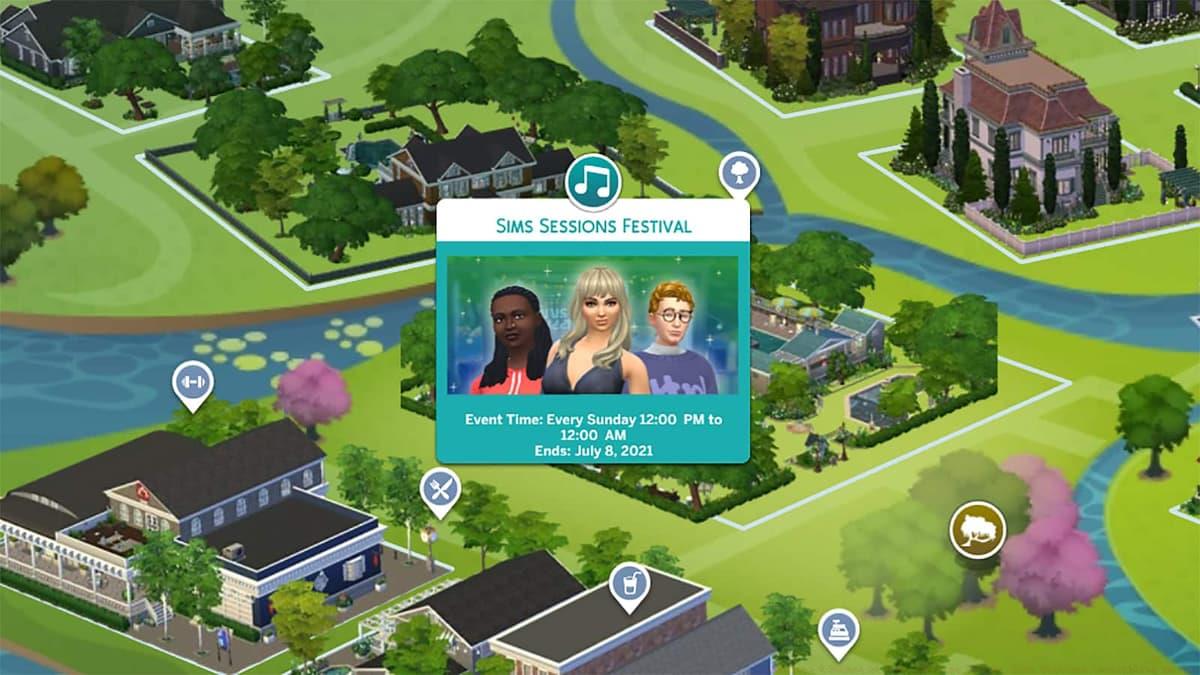The height and width of the screenshot is (675, 1200).
Task: Open the cash register shop pin
Action: click(837, 629)
